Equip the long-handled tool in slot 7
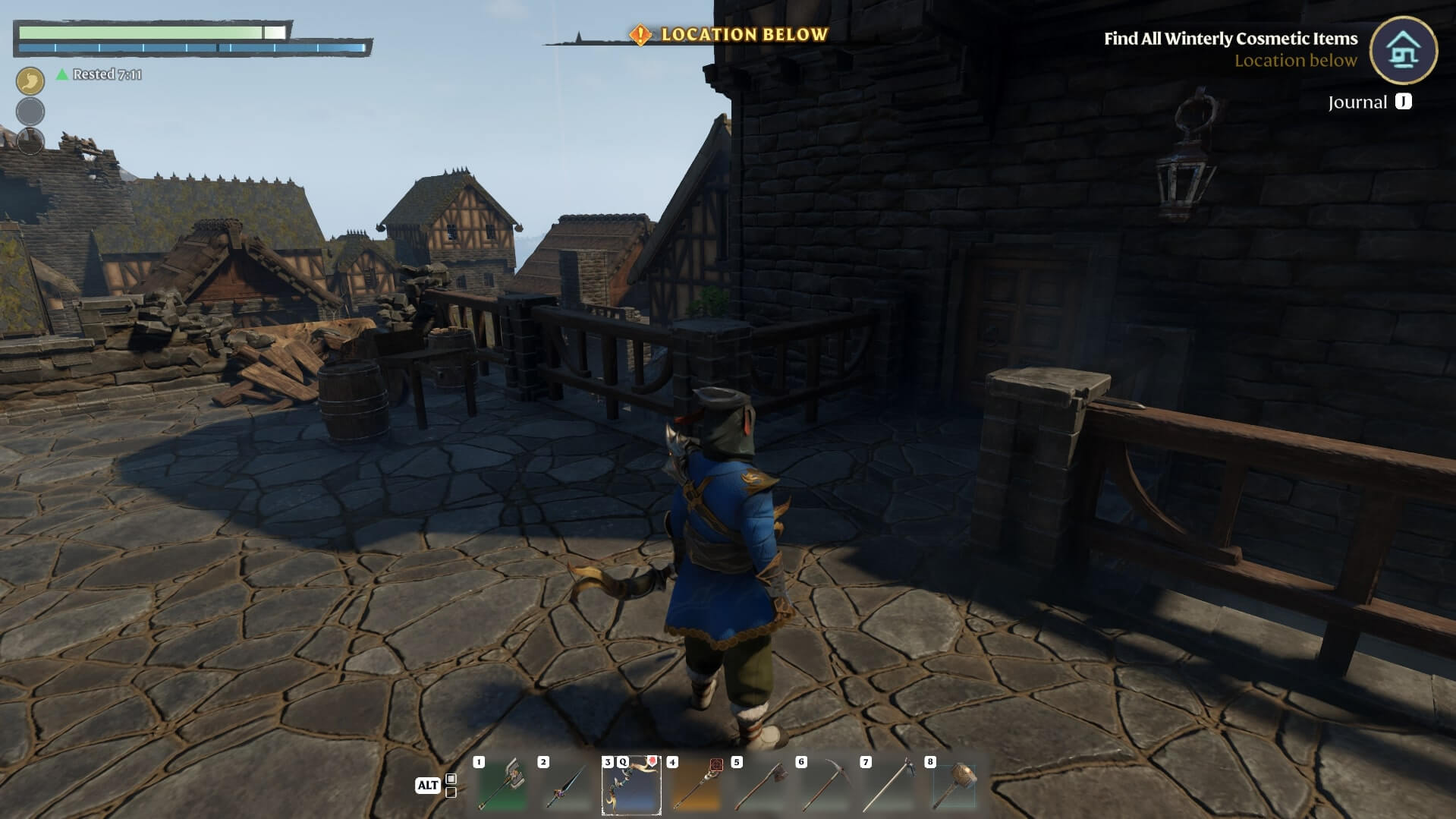This screenshot has width=1456, height=819. pyautogui.click(x=889, y=785)
